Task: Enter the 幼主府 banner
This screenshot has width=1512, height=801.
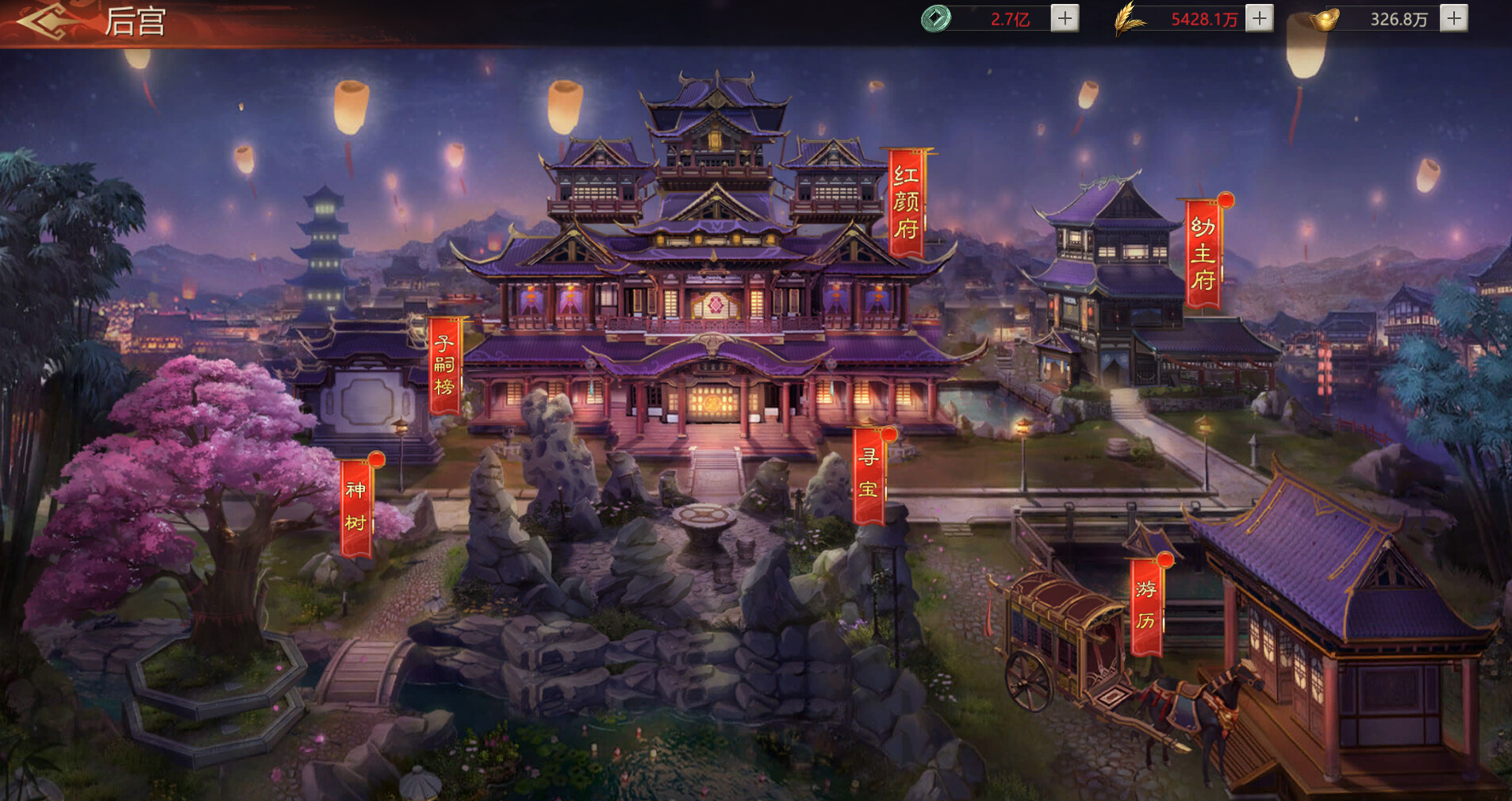Action: (1203, 254)
